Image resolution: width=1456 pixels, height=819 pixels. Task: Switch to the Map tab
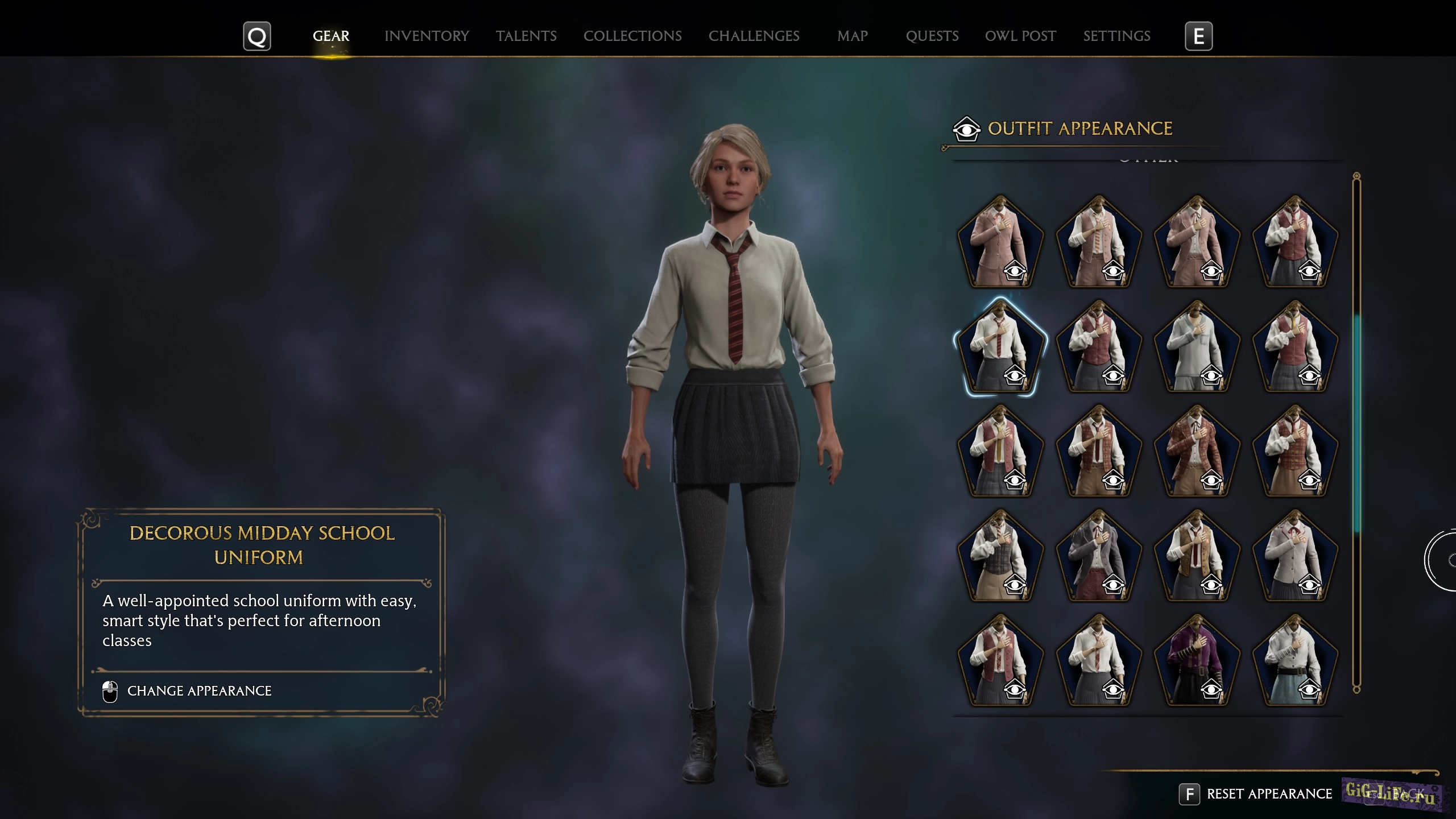click(x=851, y=36)
